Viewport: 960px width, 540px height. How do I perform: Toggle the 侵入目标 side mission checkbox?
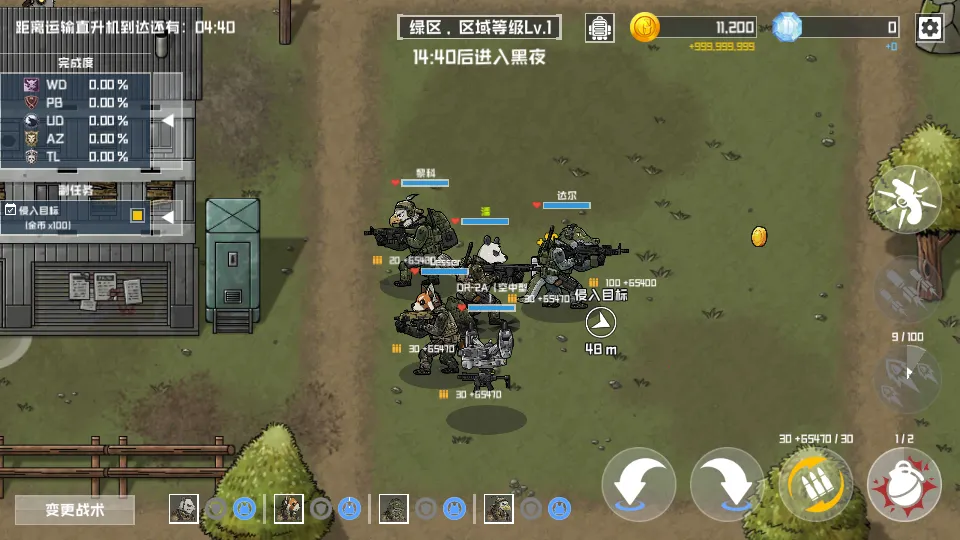coord(11,210)
